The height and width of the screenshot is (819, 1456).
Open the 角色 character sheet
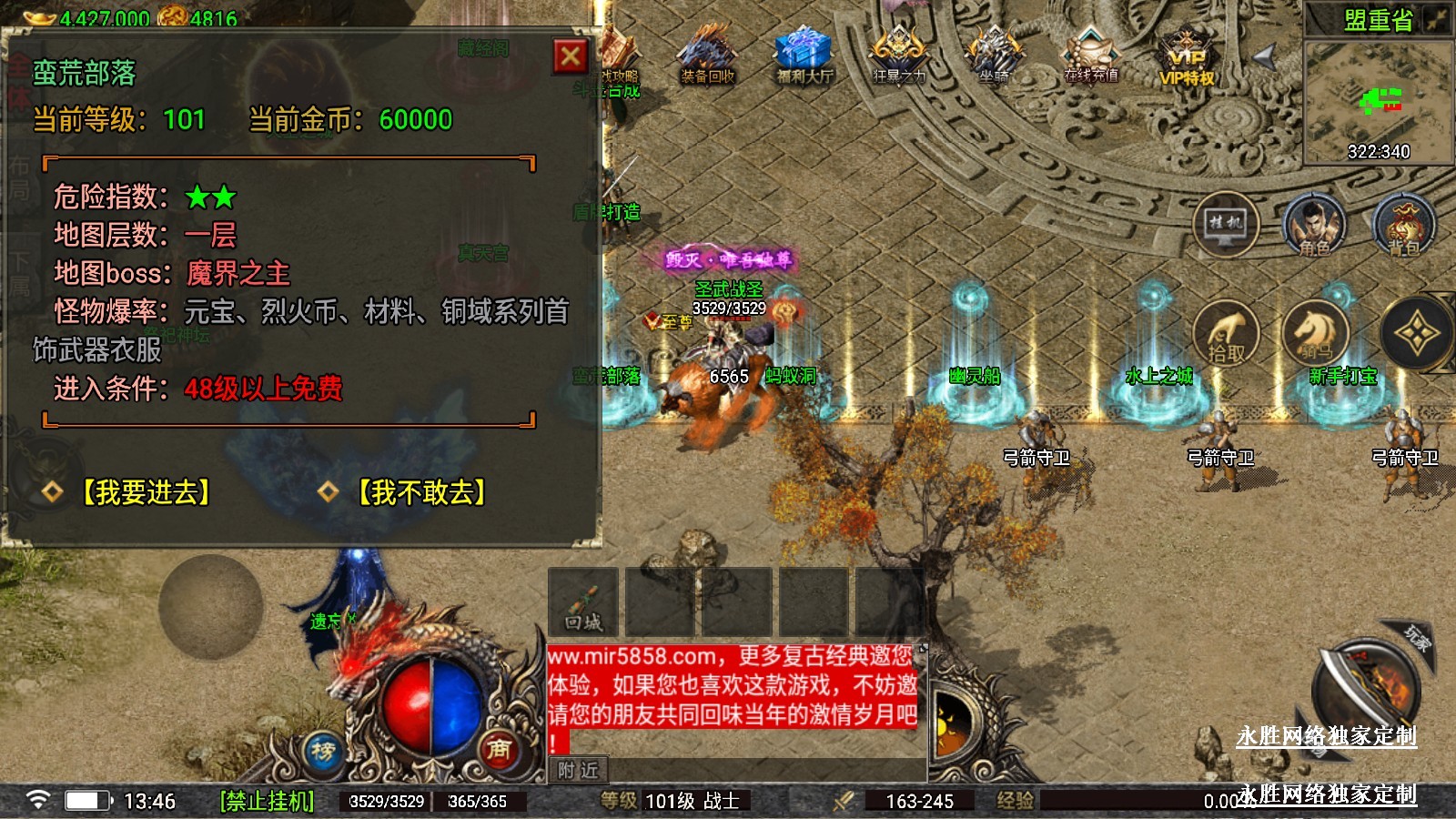tap(1314, 225)
